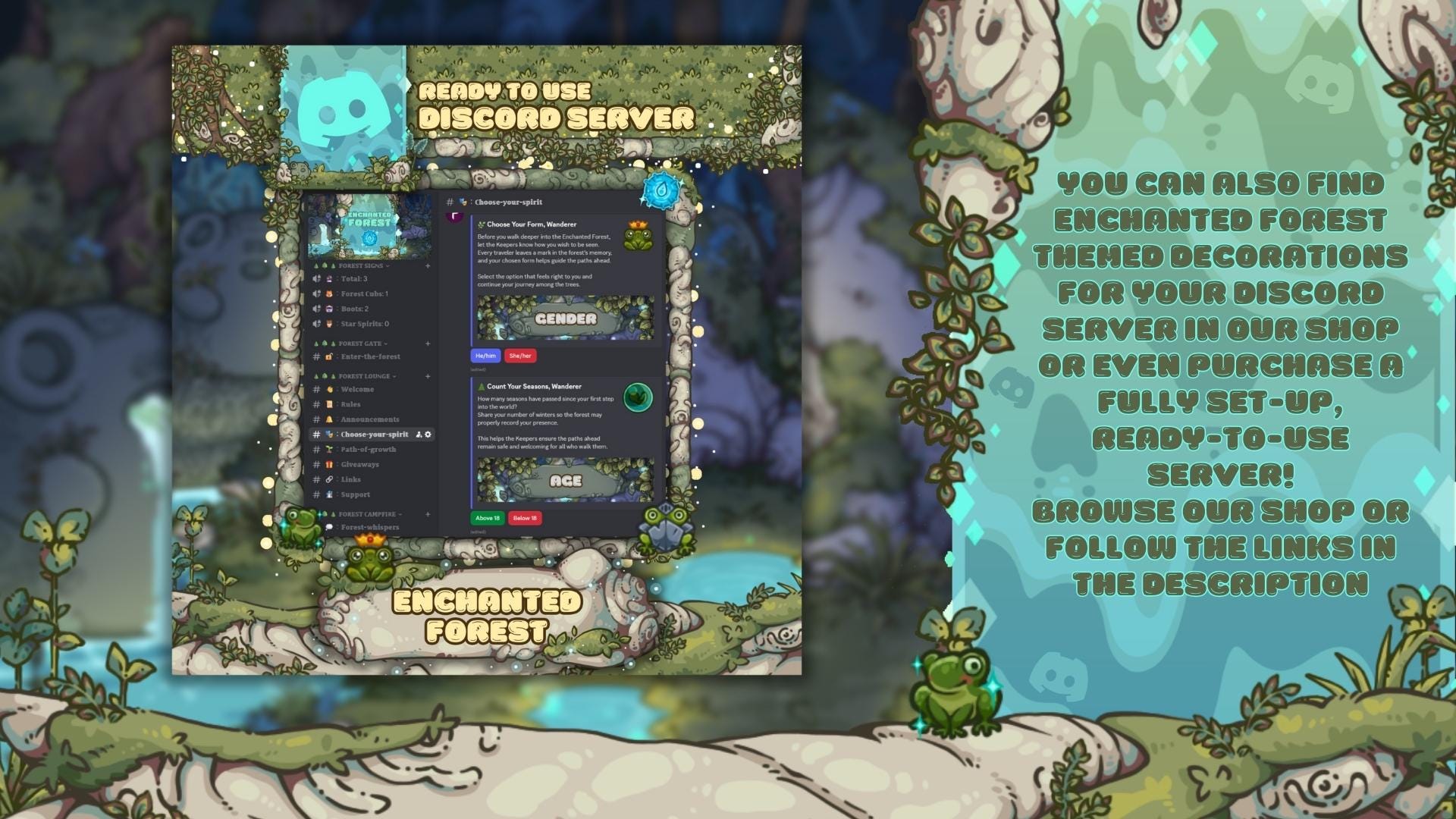Collapse the FOREST LOUNGE category

(364, 376)
